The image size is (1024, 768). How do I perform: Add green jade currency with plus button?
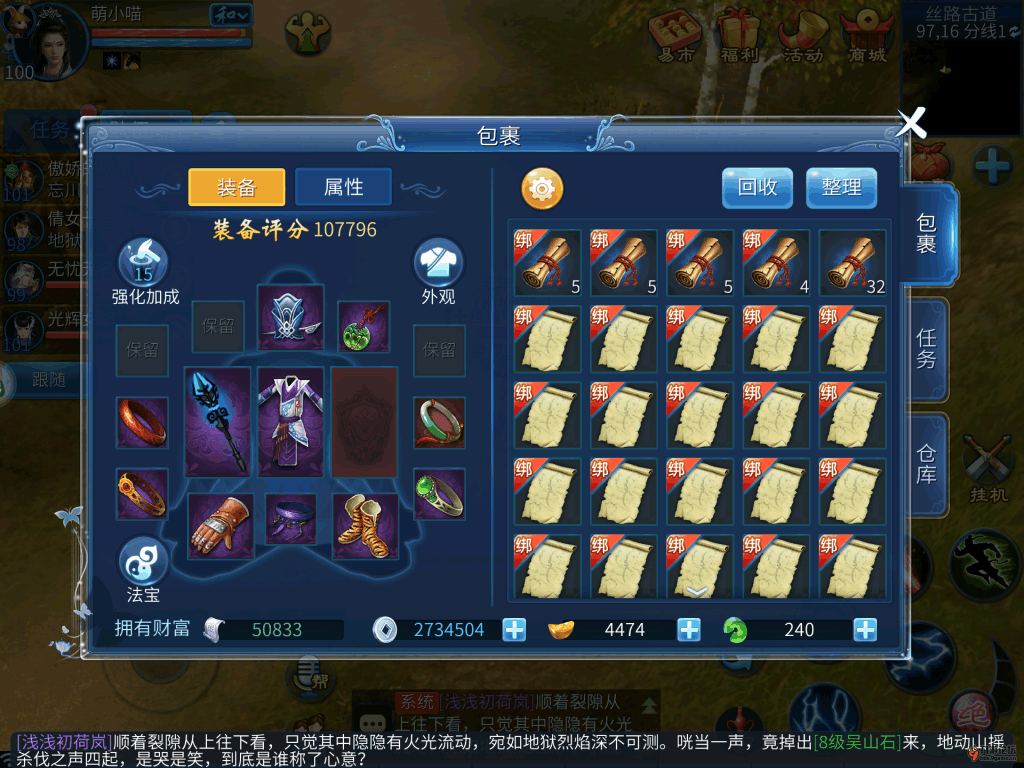[865, 630]
